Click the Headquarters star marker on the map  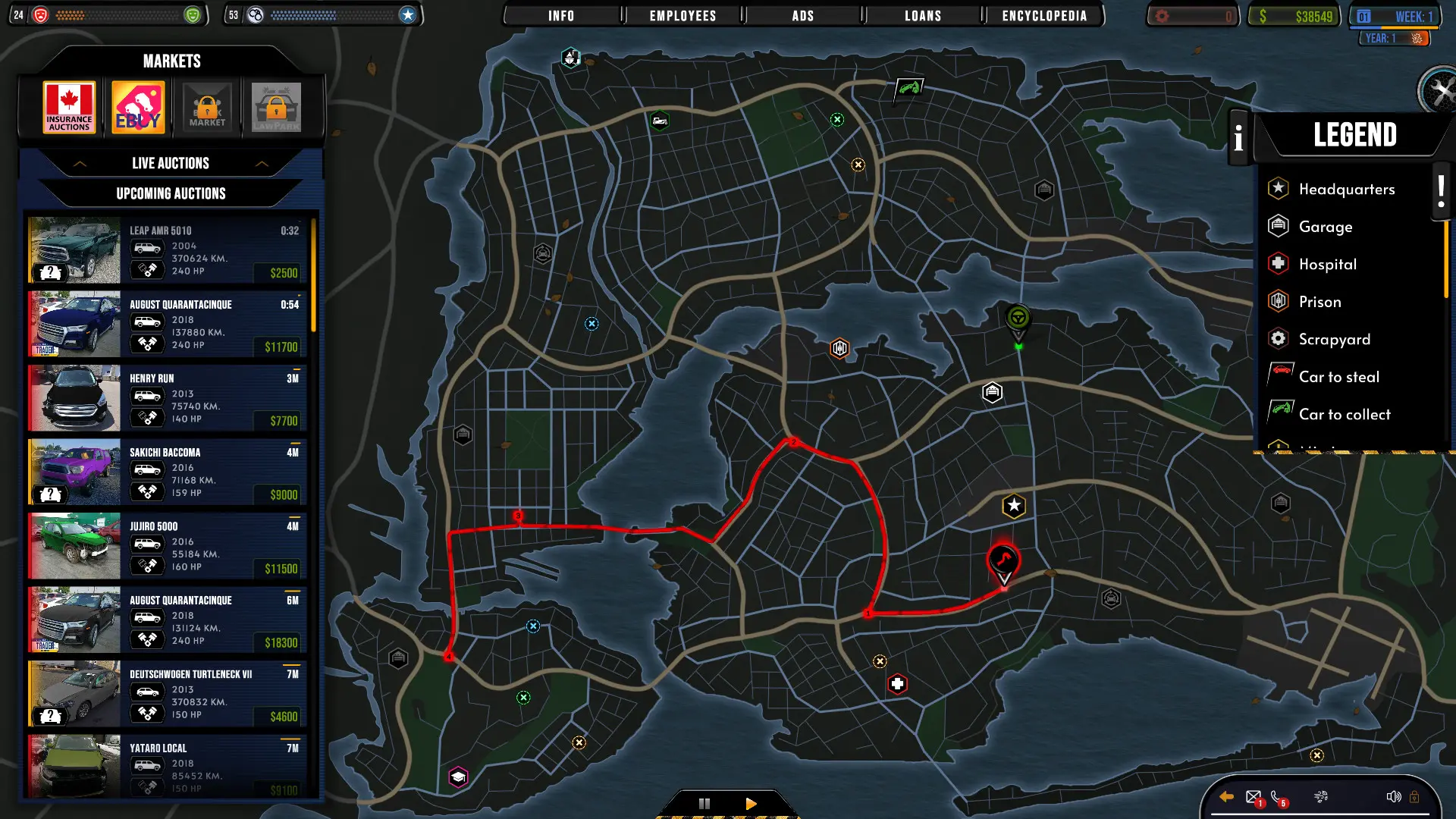(x=1014, y=504)
